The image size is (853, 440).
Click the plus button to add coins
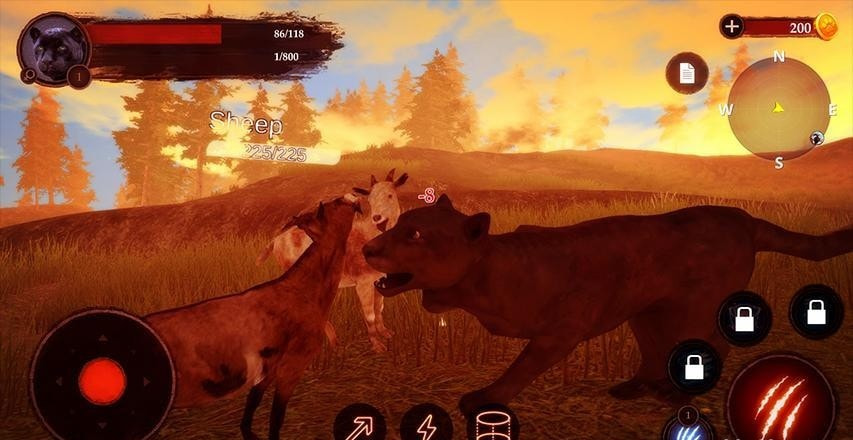coord(732,27)
